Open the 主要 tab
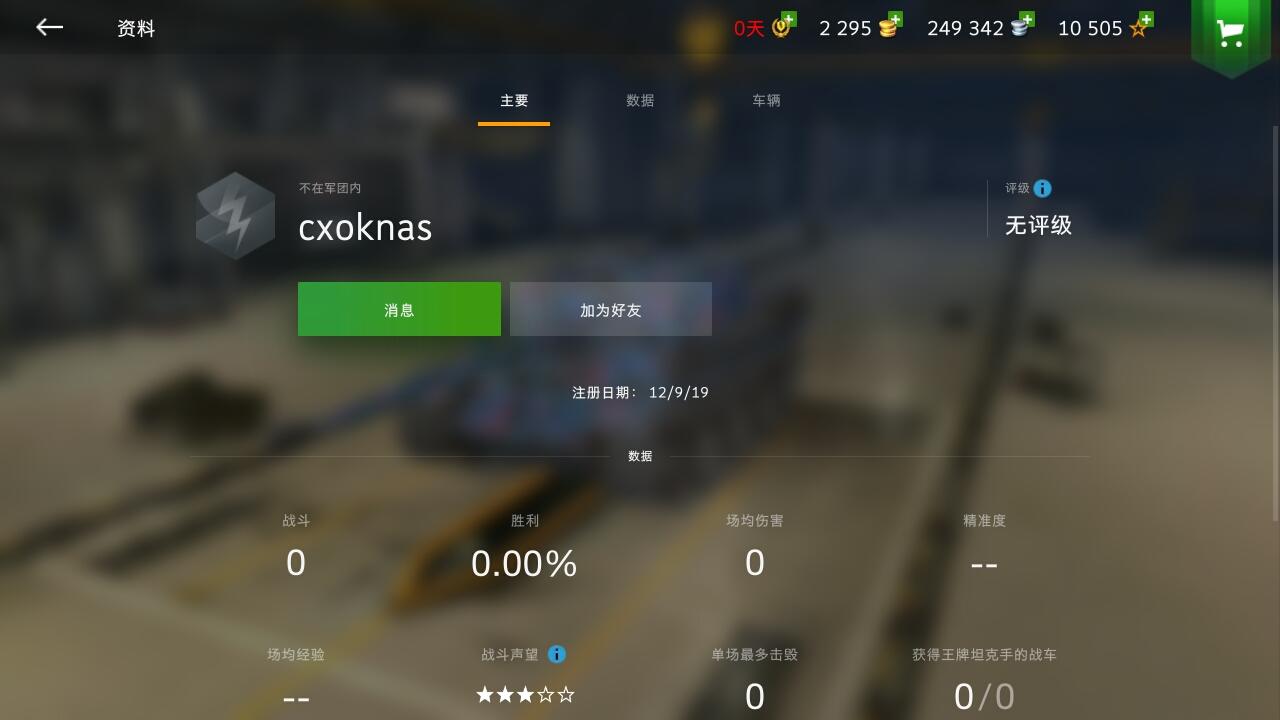This screenshot has width=1280, height=720. [x=513, y=100]
